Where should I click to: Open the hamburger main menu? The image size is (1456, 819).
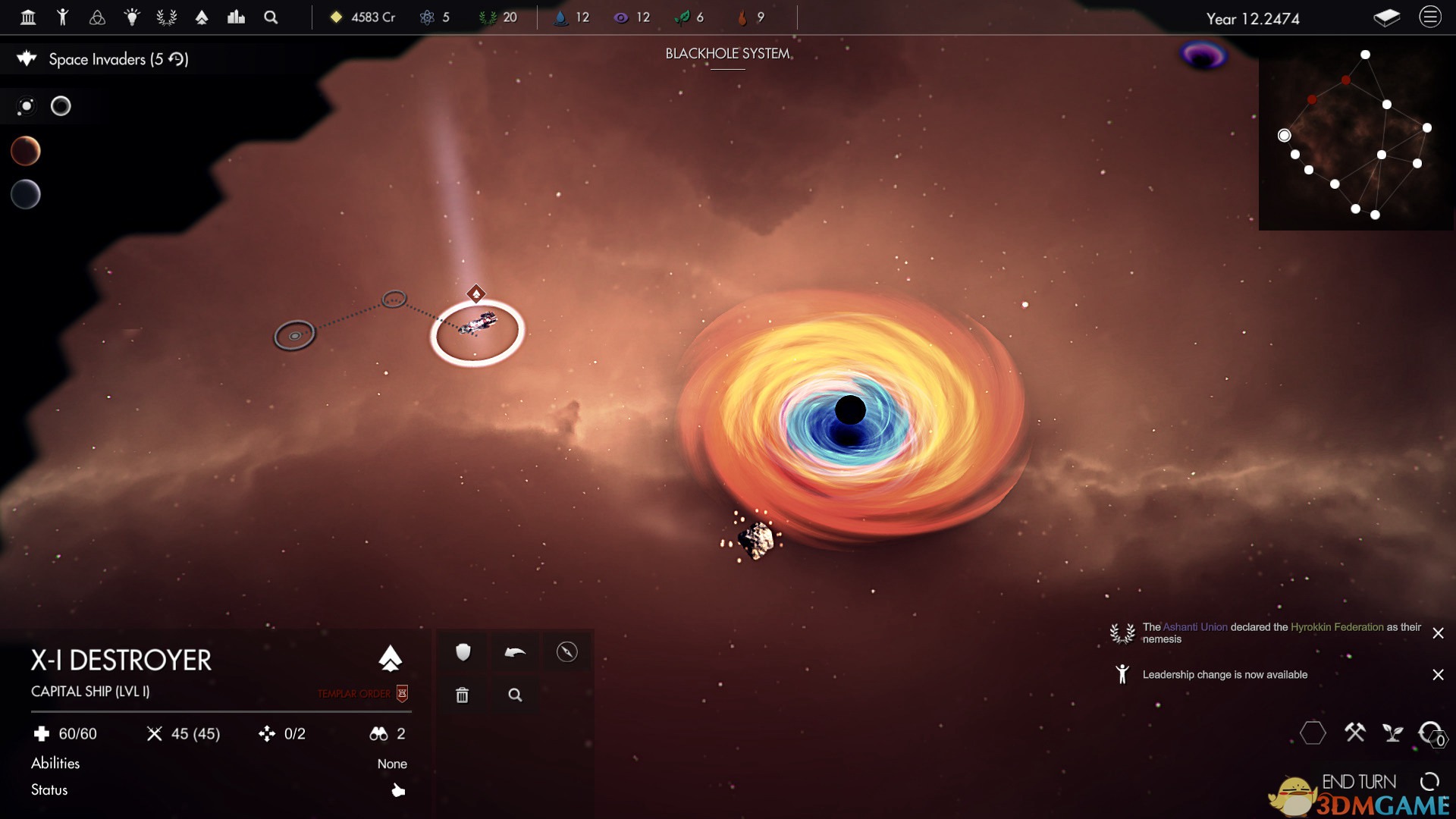[x=1429, y=17]
